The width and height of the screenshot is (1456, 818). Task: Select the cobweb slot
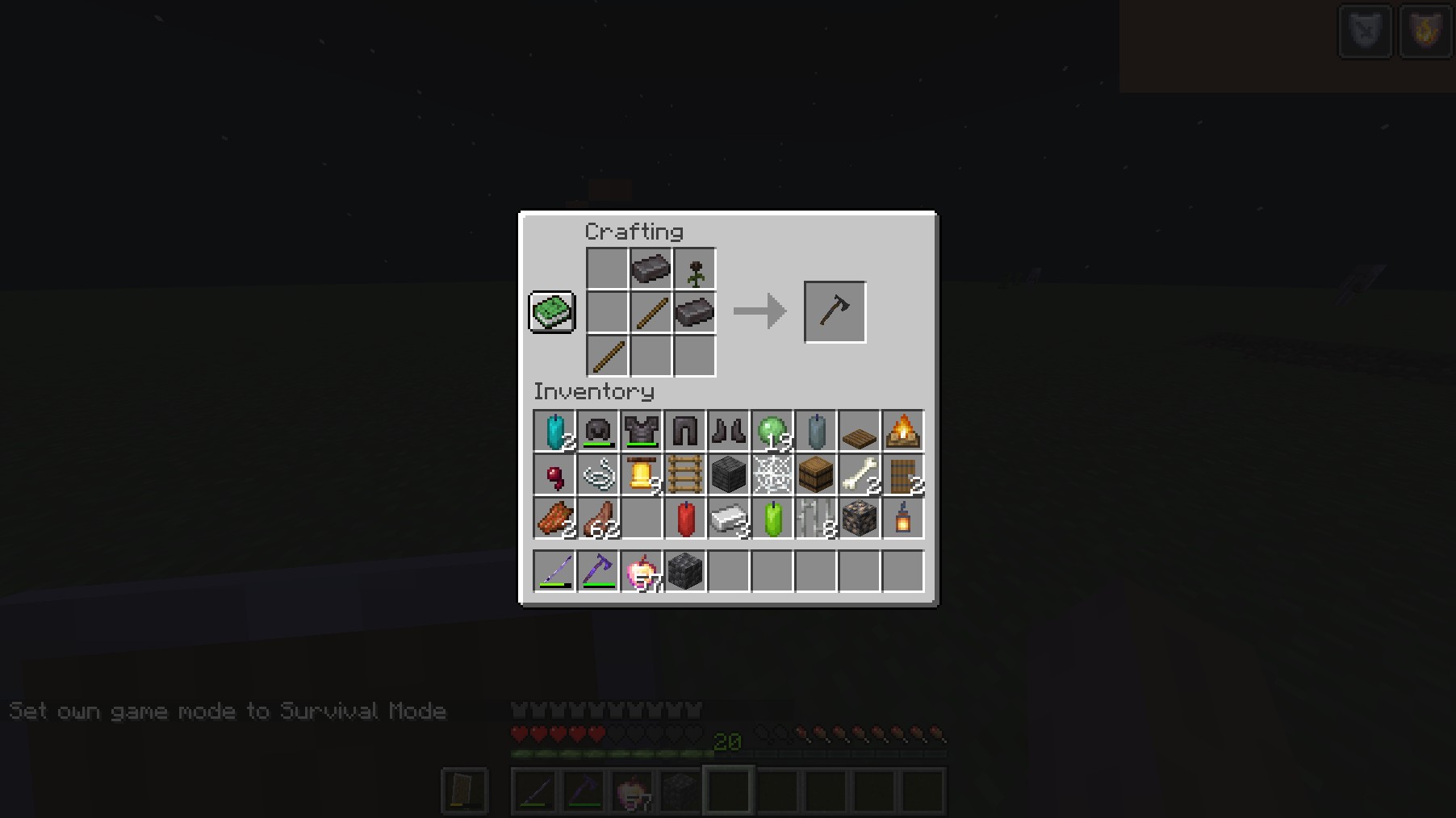tap(772, 475)
